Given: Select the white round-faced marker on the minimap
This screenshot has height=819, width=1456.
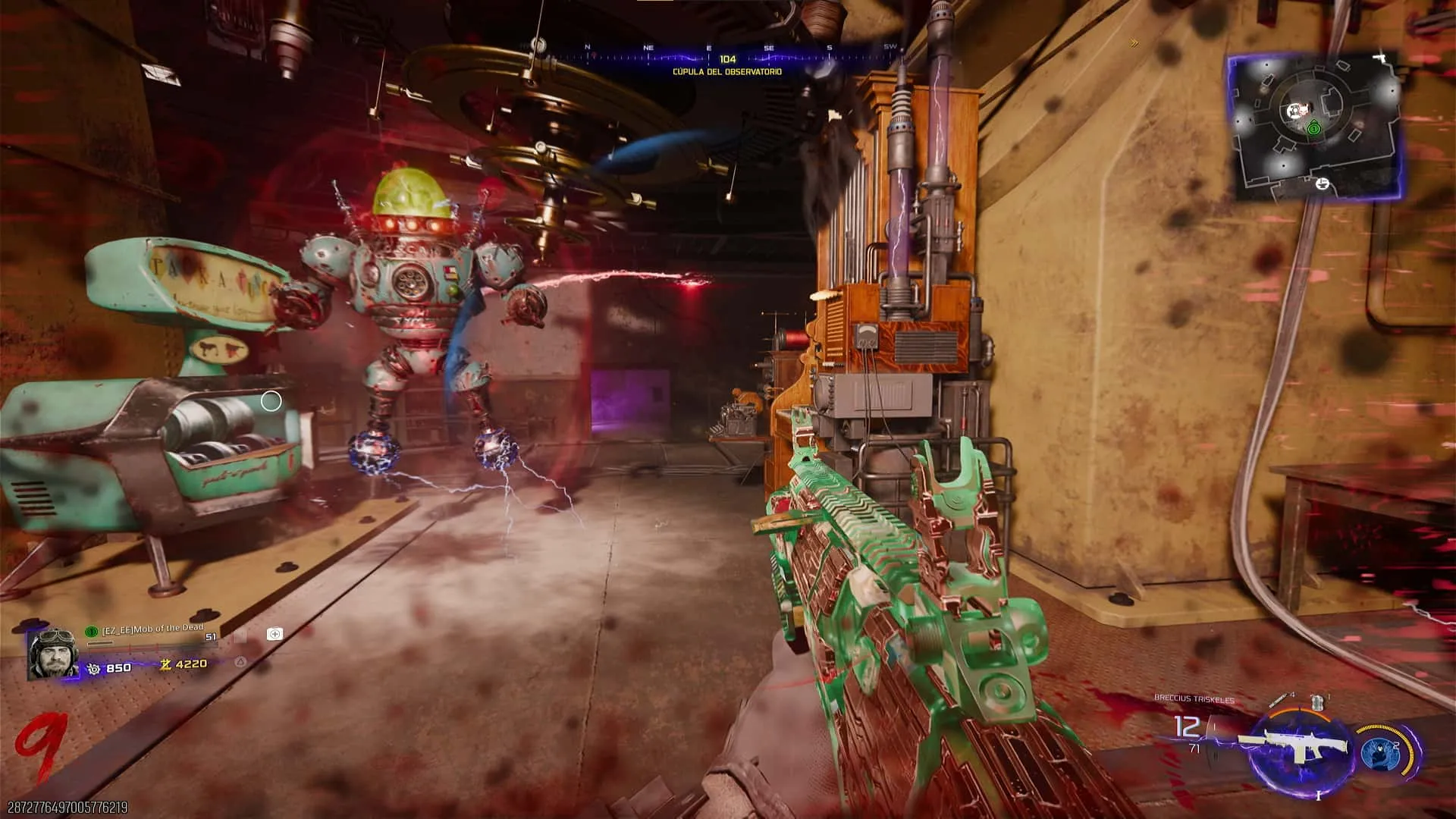Looking at the screenshot, I should (x=1294, y=113).
